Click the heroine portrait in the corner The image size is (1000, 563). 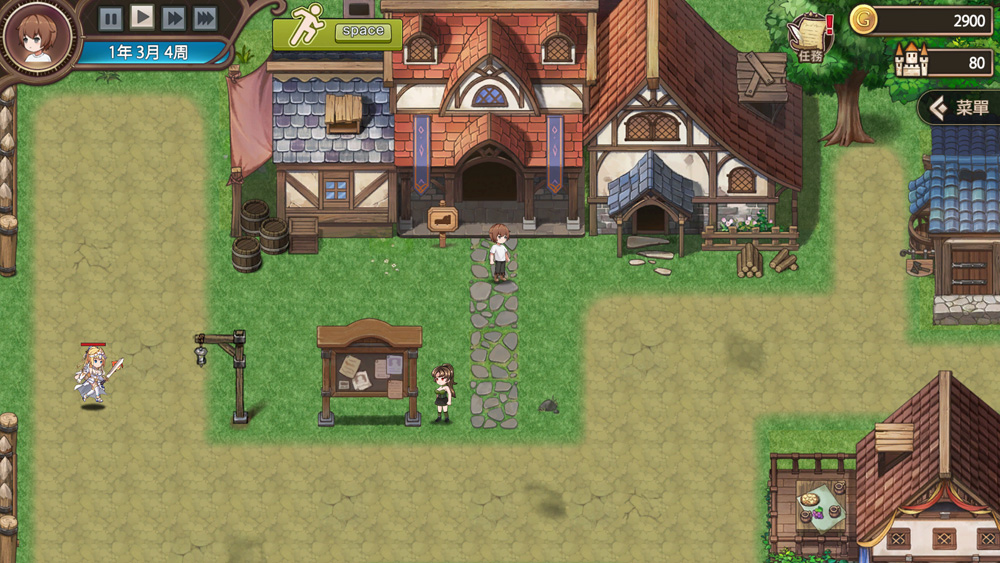[x=38, y=36]
